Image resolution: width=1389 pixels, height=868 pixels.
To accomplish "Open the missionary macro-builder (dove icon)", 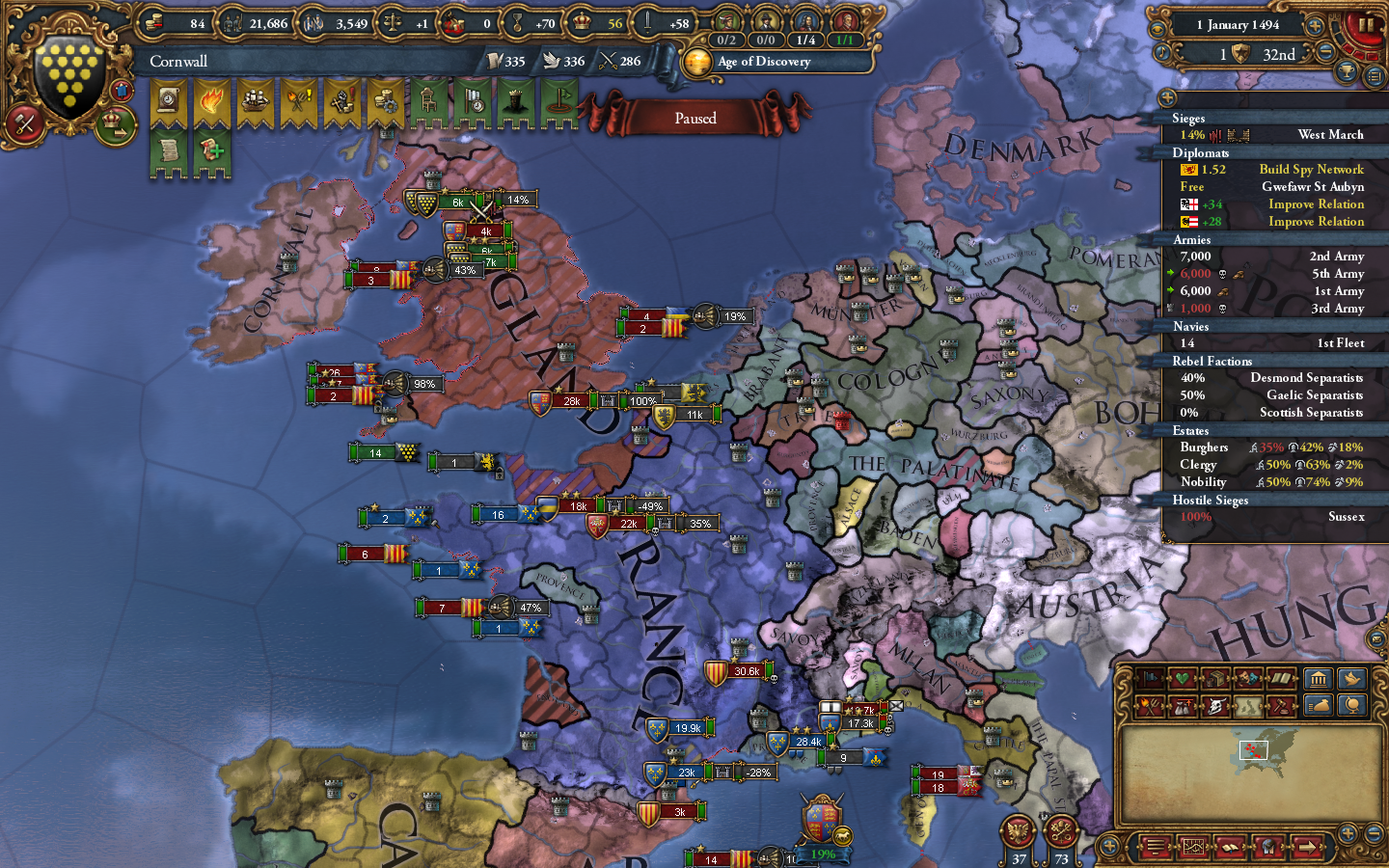I will 1350,680.
